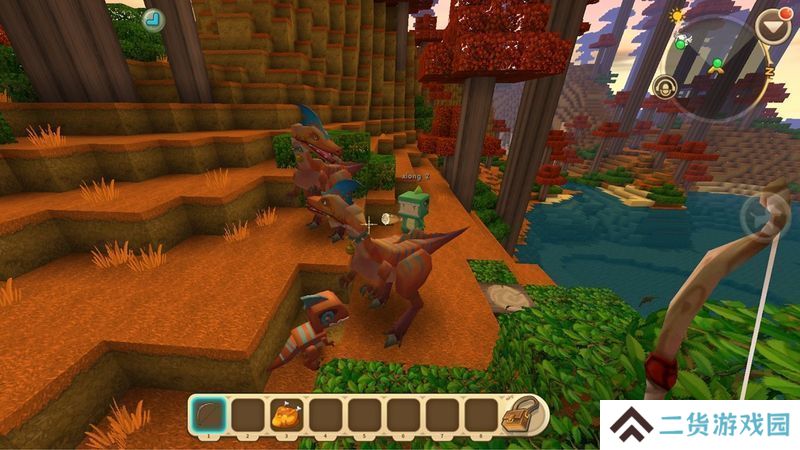Select the bow in hotbar slot 1
Image resolution: width=800 pixels, height=450 pixels.
[x=207, y=414]
